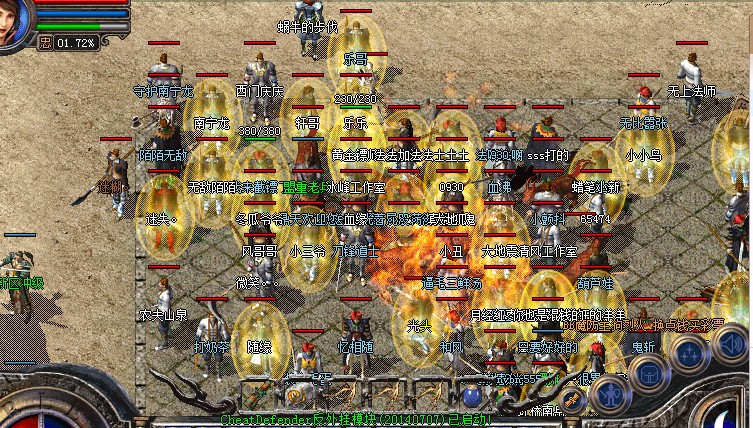Click the character portrait
The height and width of the screenshot is (428, 753).
16,22
